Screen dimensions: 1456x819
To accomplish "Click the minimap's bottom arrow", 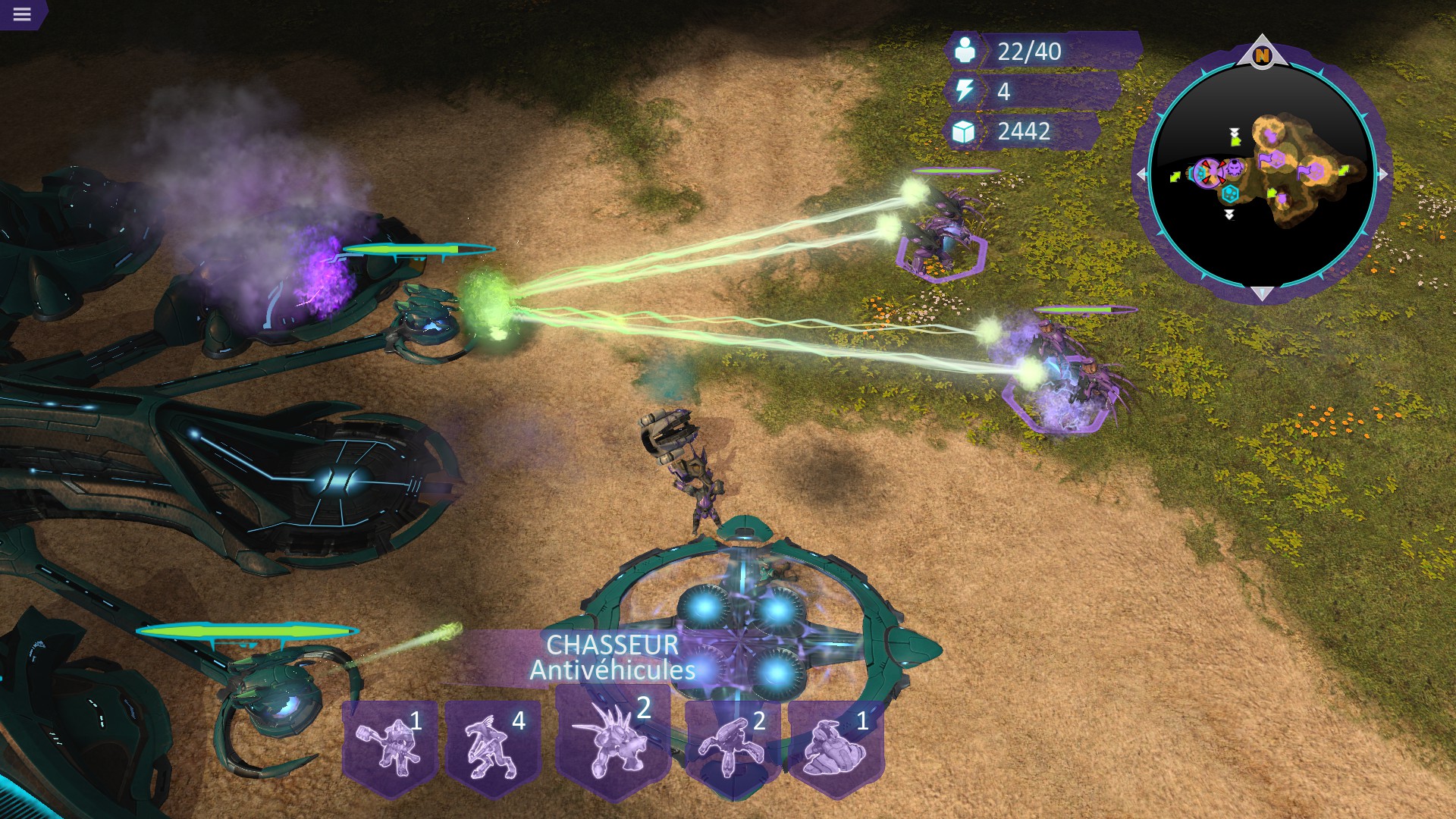I will (x=1262, y=293).
